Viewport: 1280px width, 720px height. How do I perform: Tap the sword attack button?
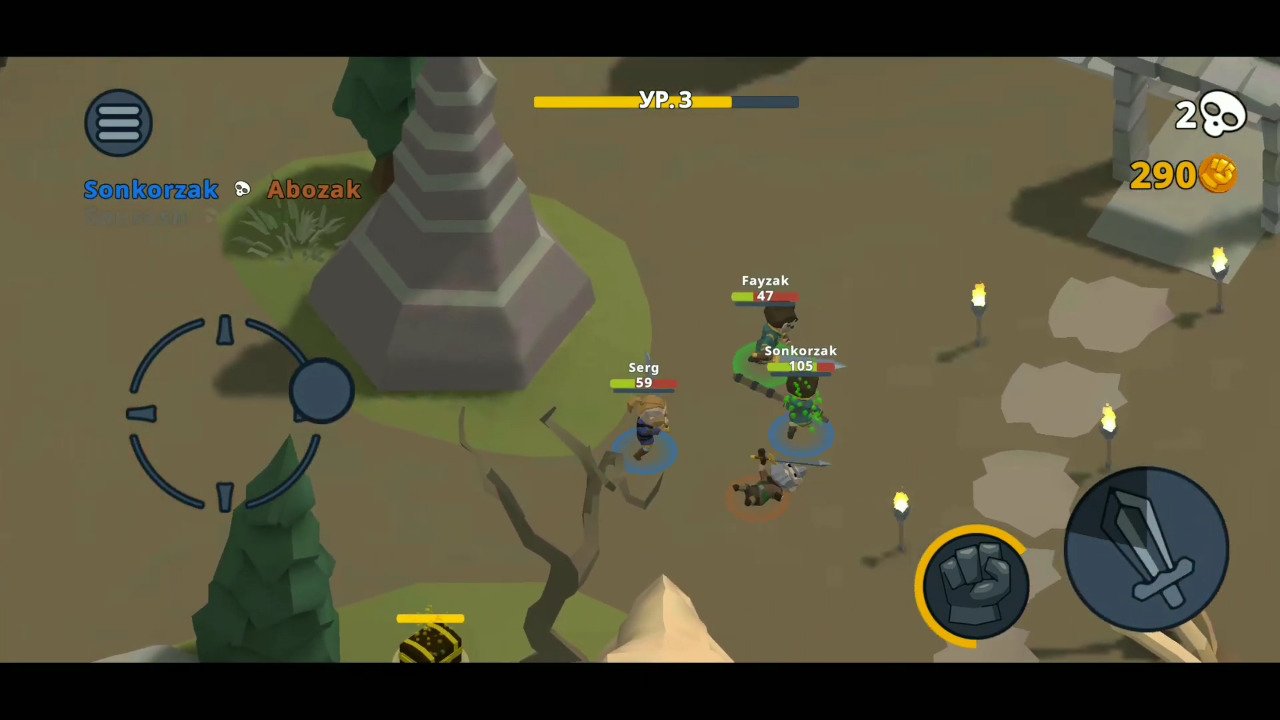point(1146,549)
